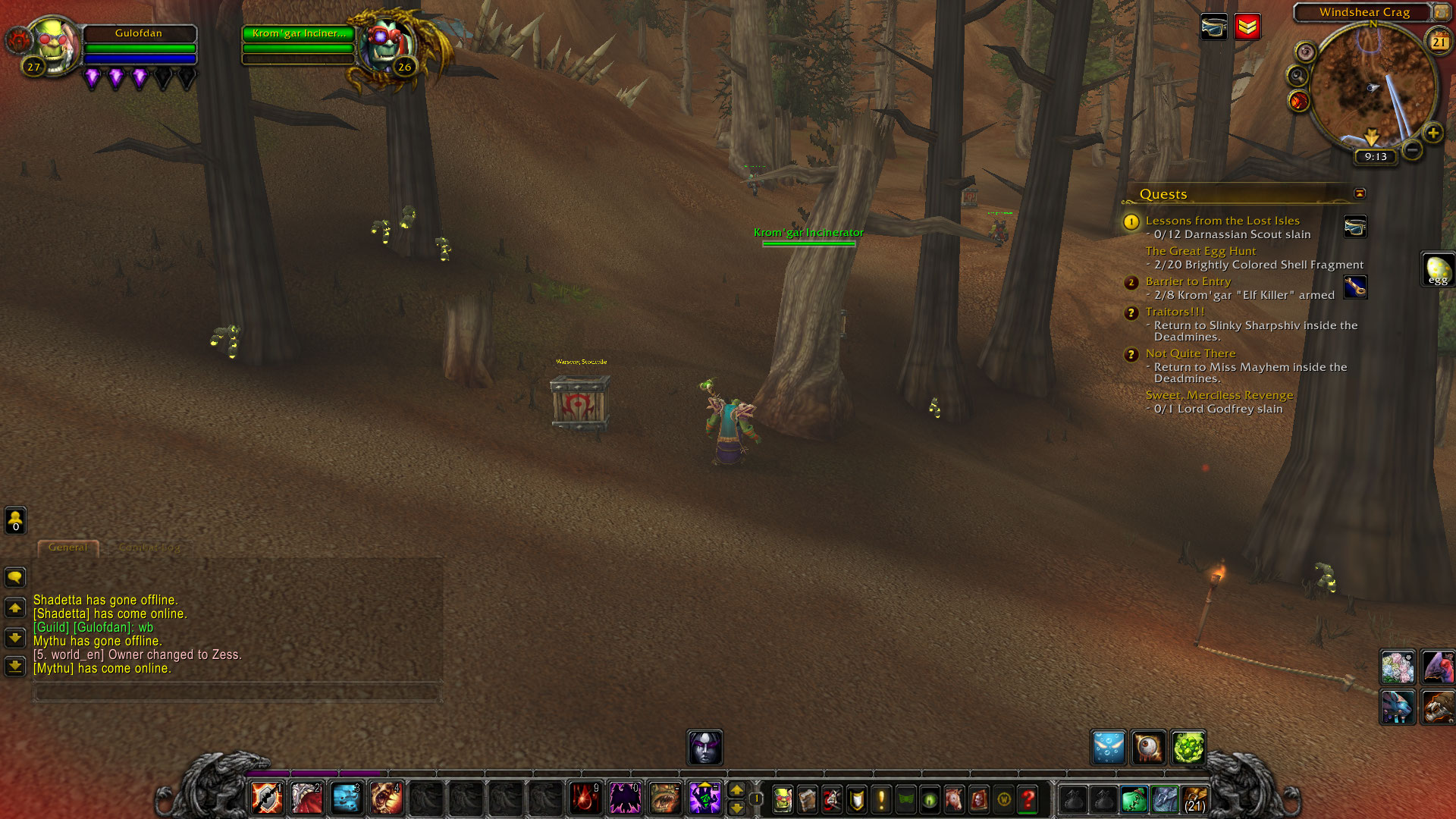Activate the first action bar ability
This screenshot has width=1456, height=819.
[267, 799]
